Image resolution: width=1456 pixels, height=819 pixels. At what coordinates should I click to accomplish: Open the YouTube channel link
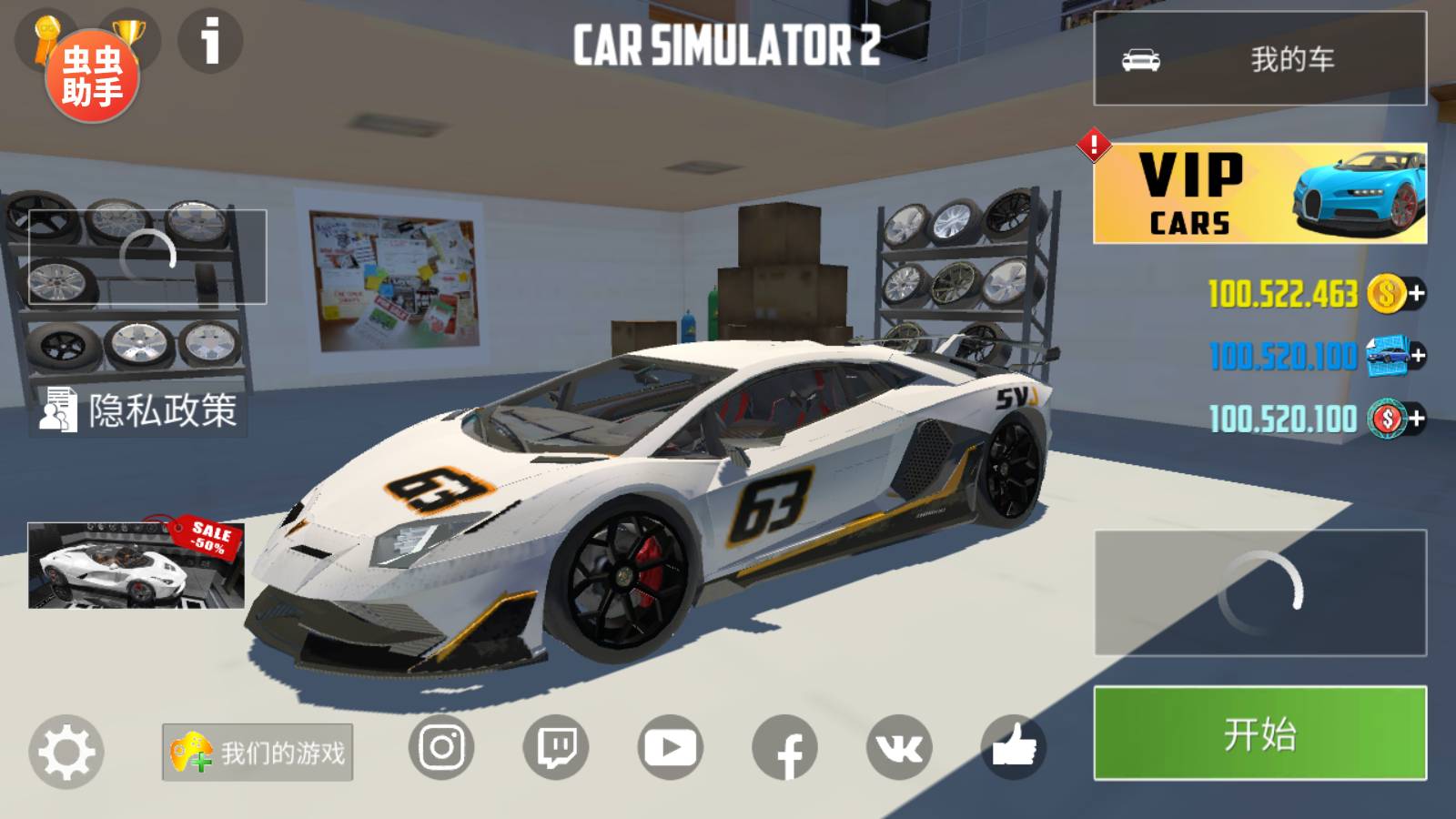coord(671,748)
